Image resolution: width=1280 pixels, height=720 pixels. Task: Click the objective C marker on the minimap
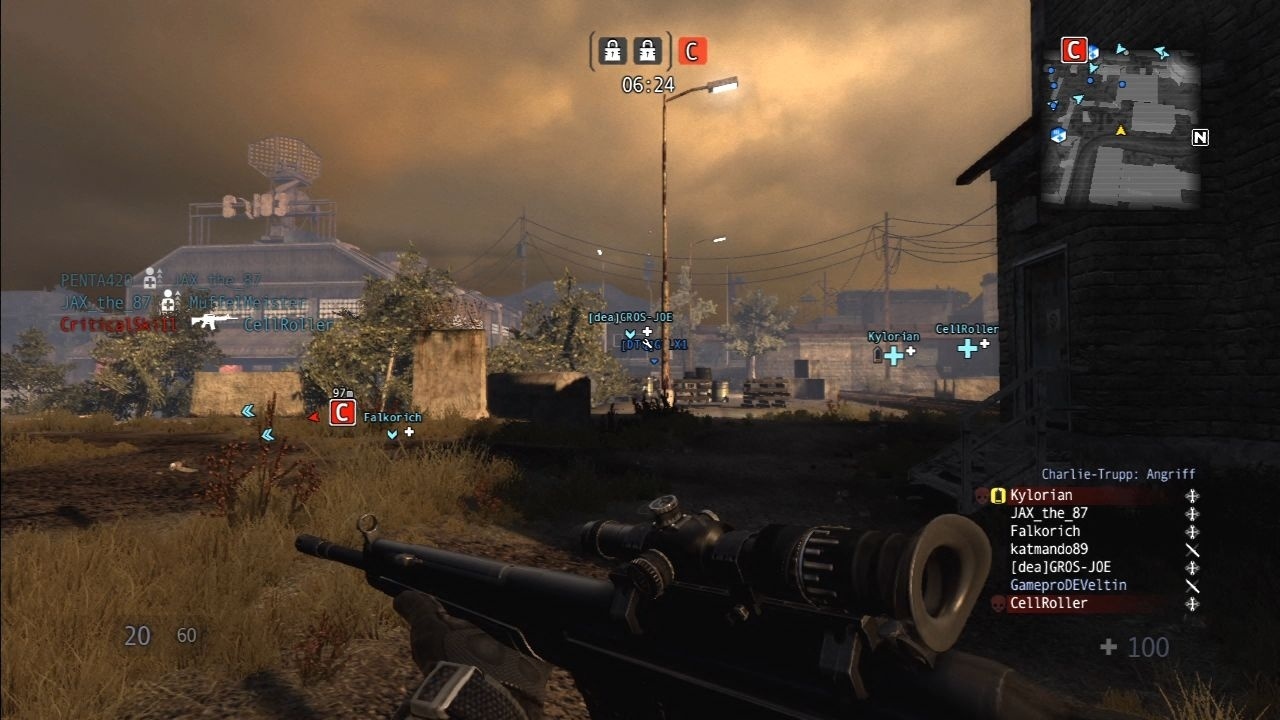1075,50
